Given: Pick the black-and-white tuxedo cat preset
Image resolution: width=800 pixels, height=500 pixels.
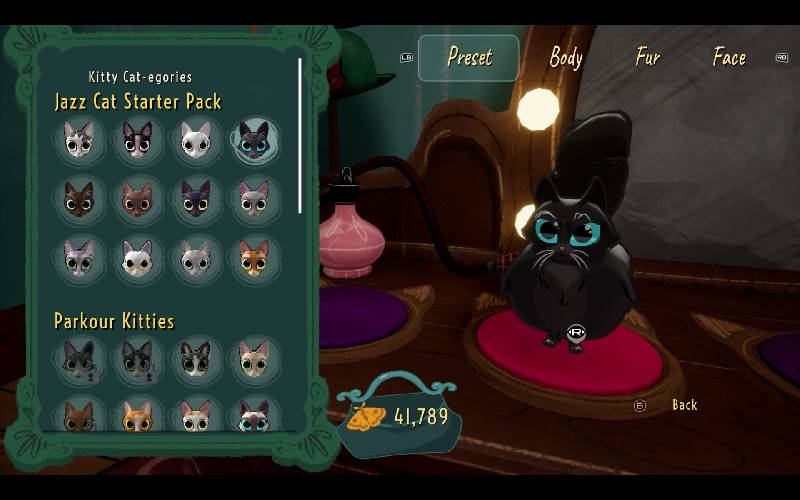Looking at the screenshot, I should click(x=137, y=143).
